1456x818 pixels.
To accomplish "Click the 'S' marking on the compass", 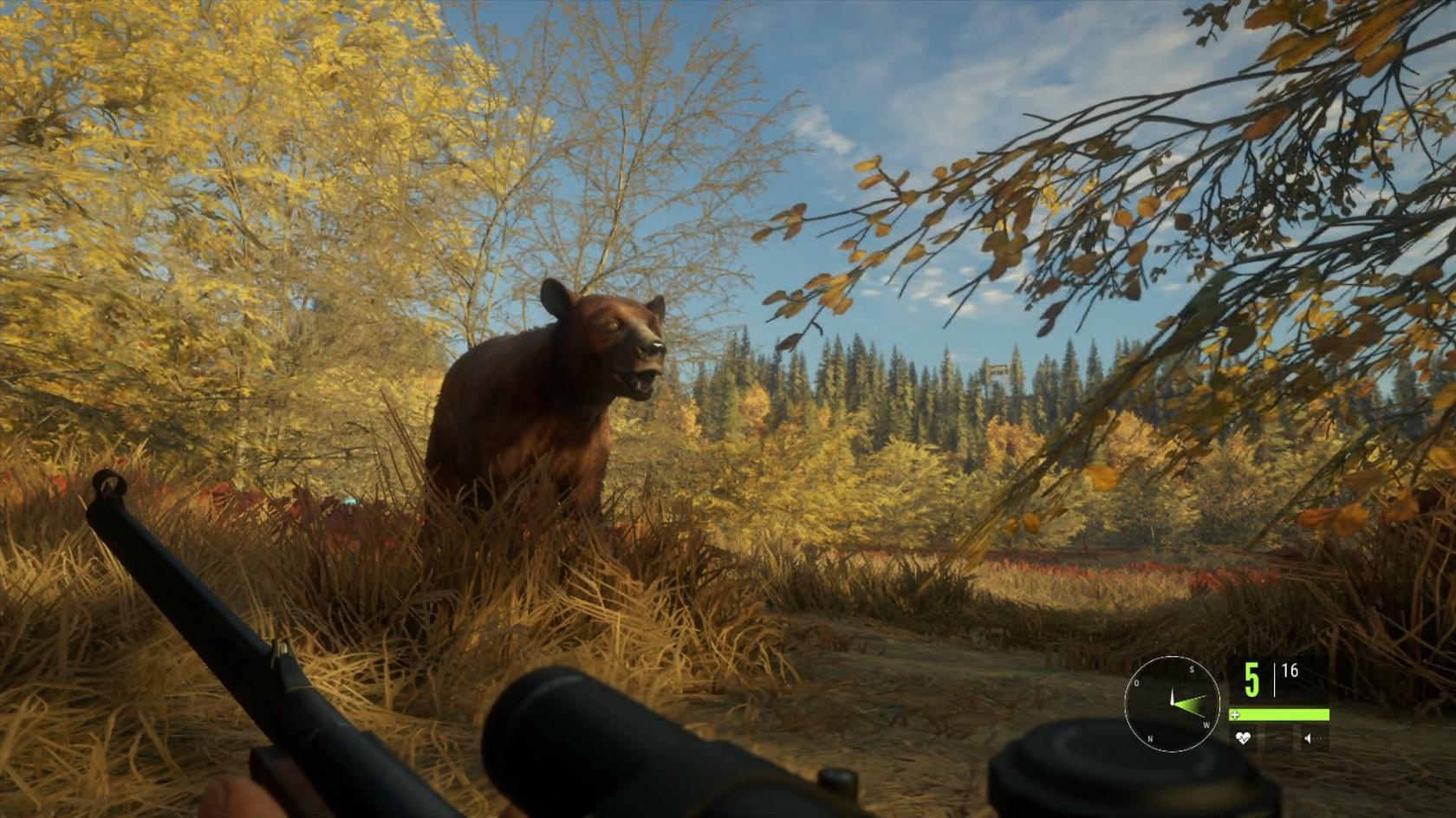I will coord(1193,669).
